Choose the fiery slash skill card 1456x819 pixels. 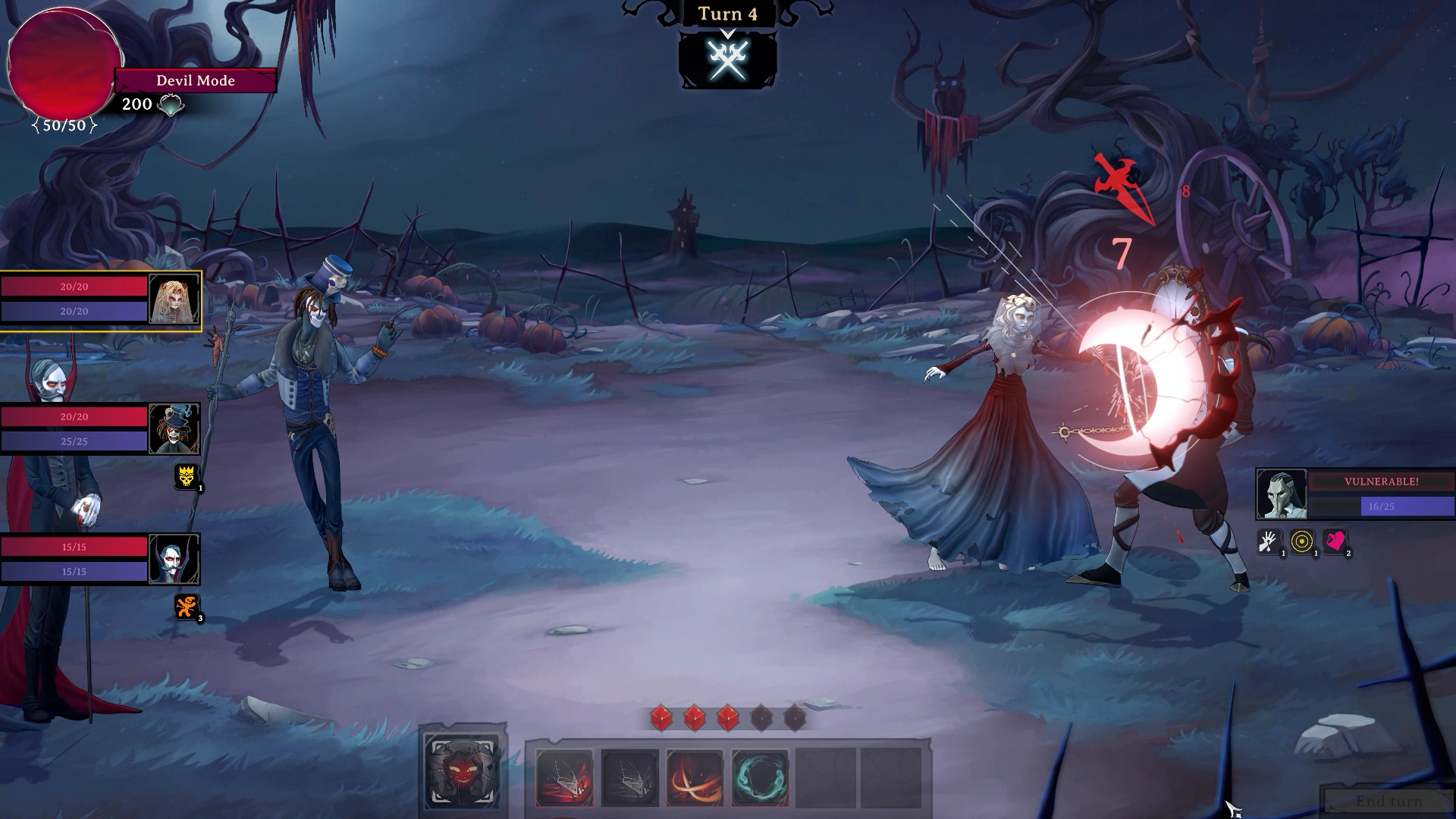697,776
